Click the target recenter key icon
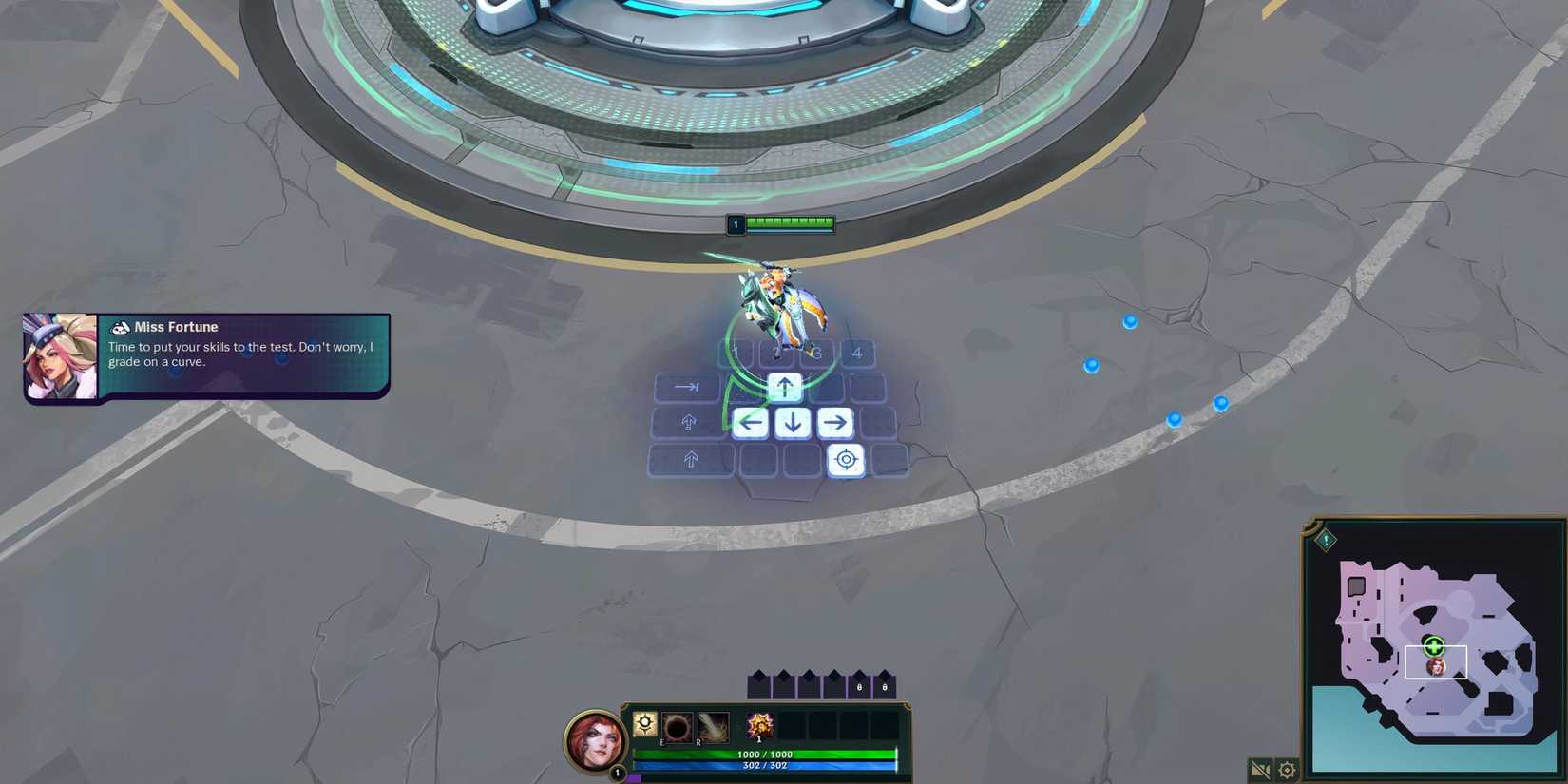The width and height of the screenshot is (1568, 784). [846, 460]
